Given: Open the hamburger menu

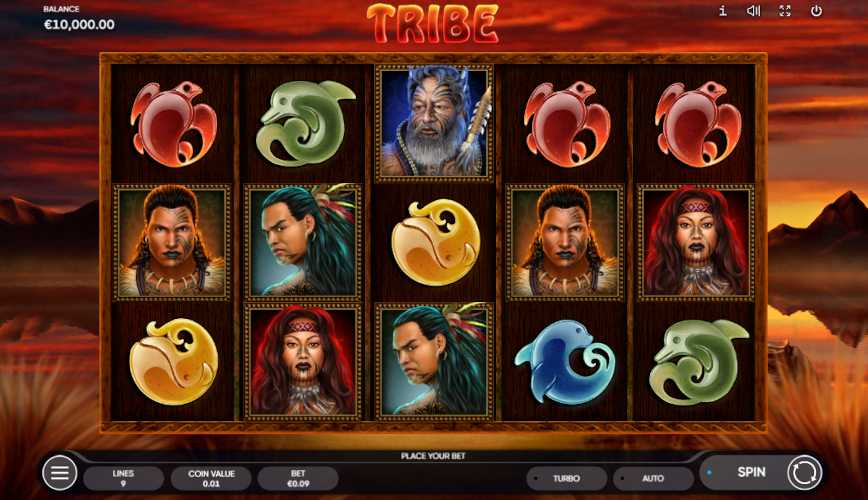Looking at the screenshot, I should pyautogui.click(x=60, y=473).
